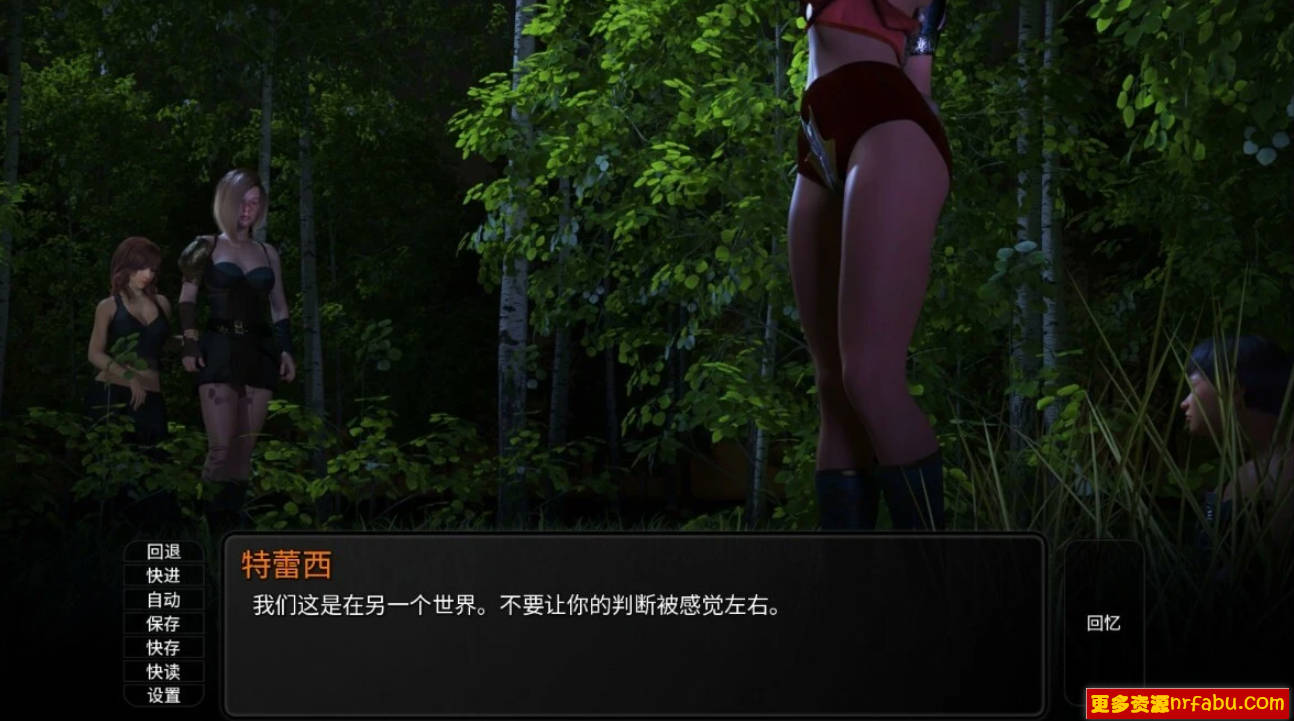
Task: Select the quick menu column on the left
Action: pos(165,622)
